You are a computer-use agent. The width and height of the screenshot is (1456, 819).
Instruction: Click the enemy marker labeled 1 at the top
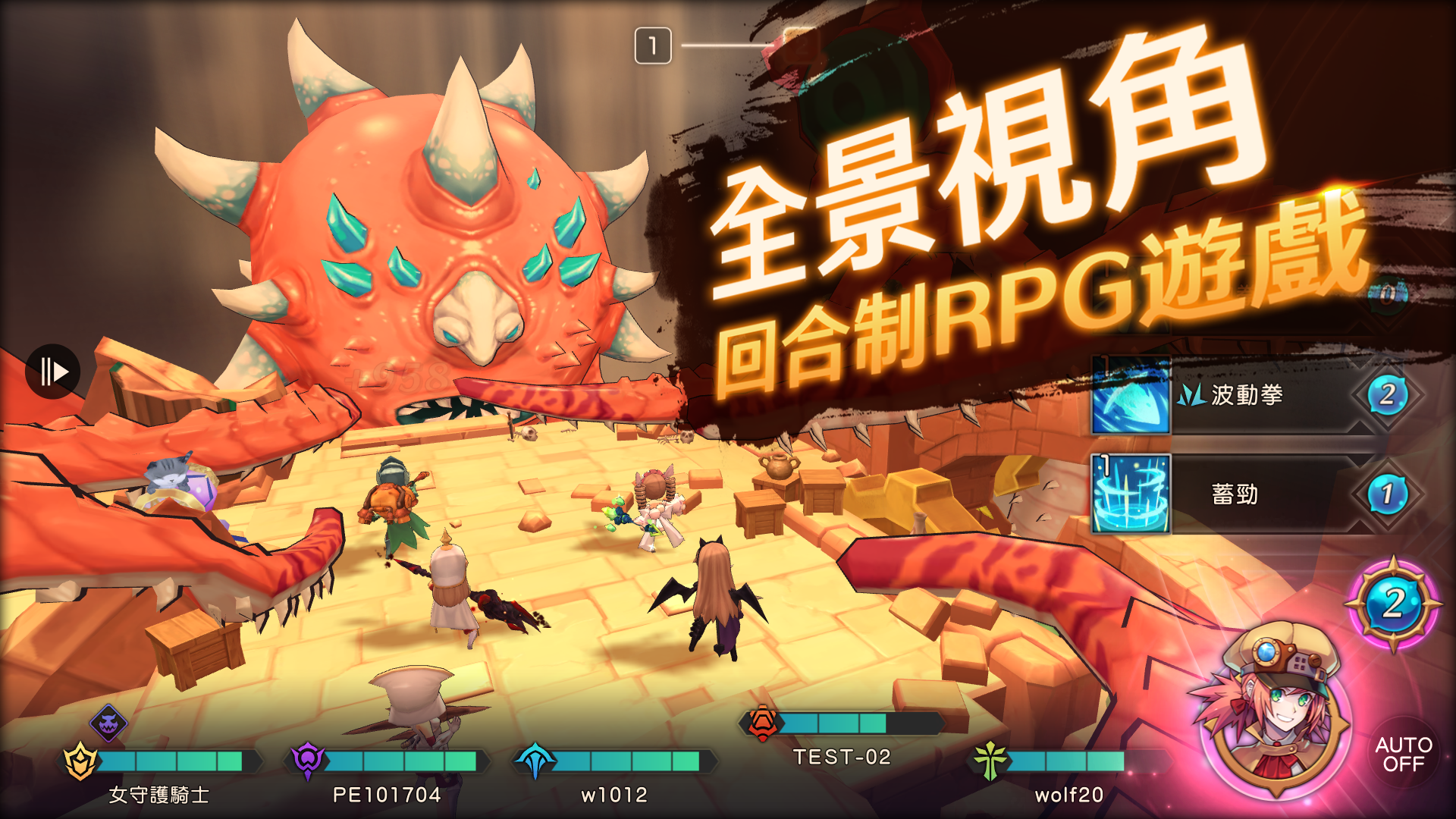[654, 44]
